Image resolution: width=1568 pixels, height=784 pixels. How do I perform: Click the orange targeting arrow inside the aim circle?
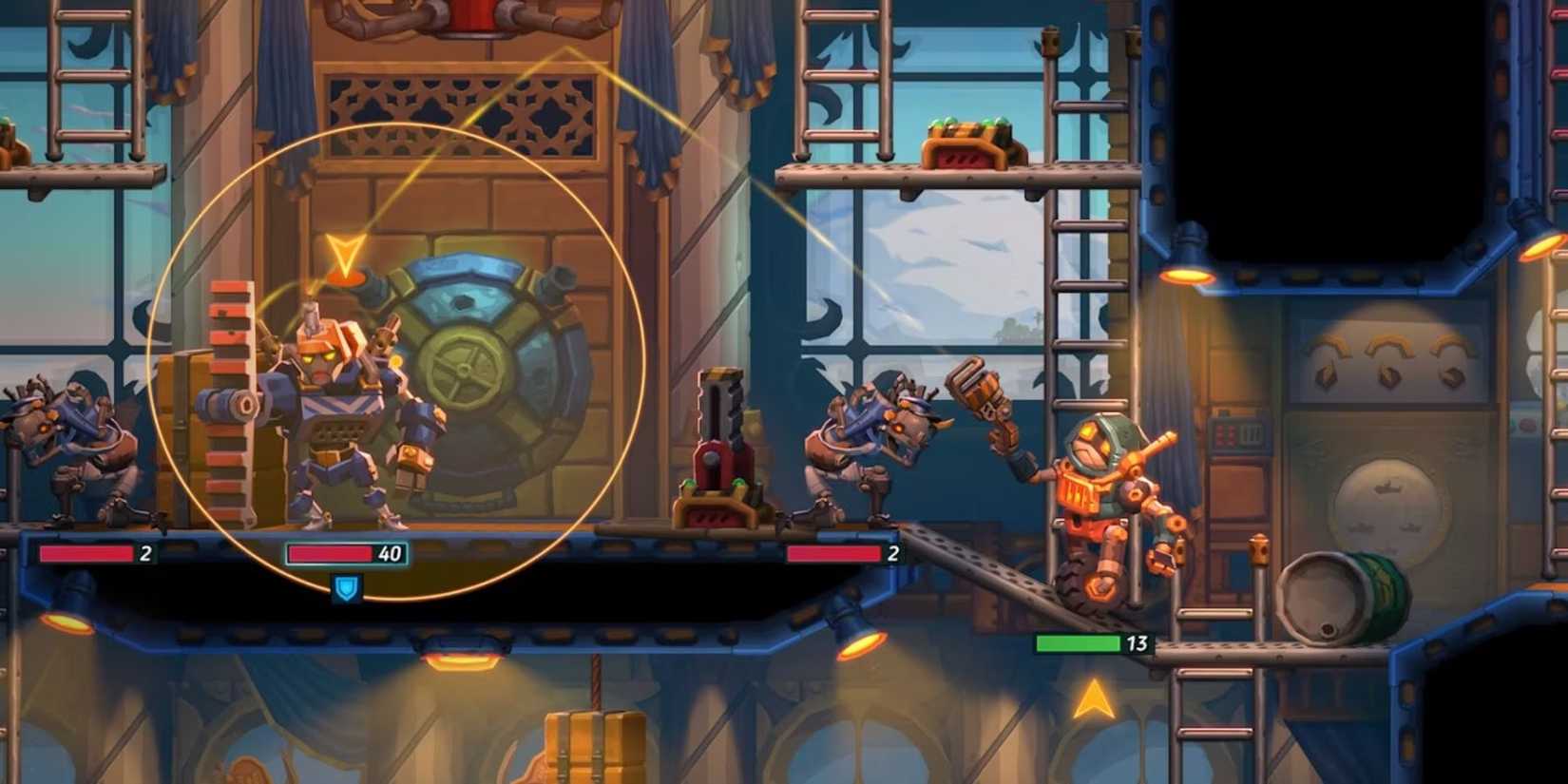345,255
